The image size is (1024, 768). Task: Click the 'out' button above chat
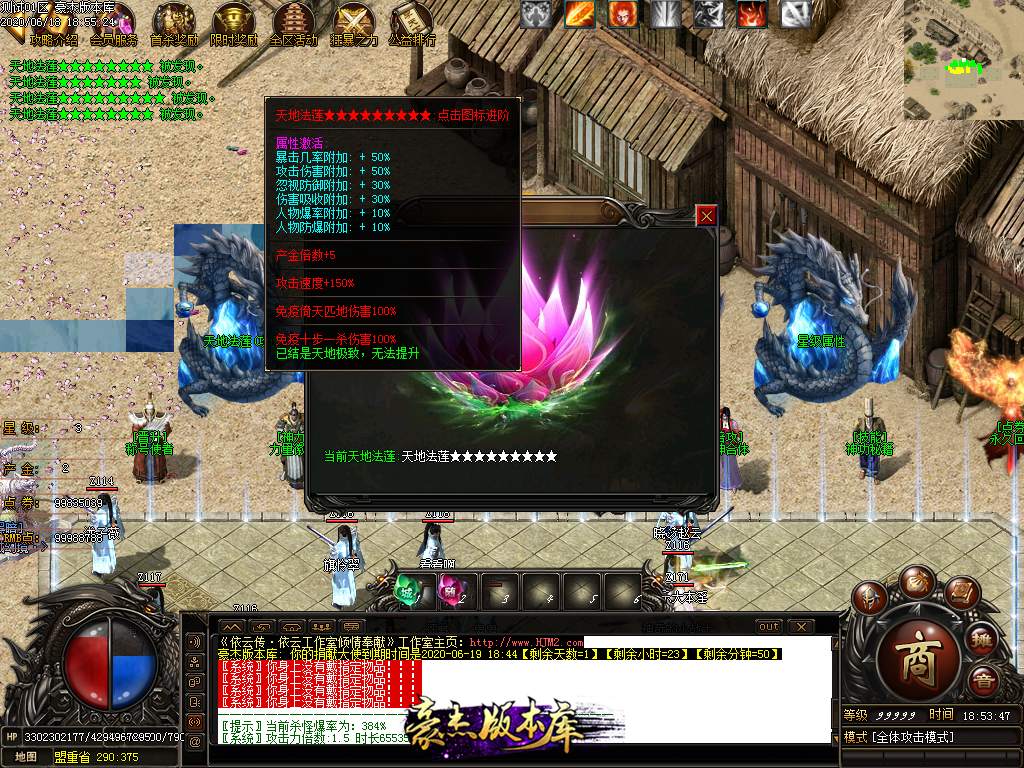point(769,627)
